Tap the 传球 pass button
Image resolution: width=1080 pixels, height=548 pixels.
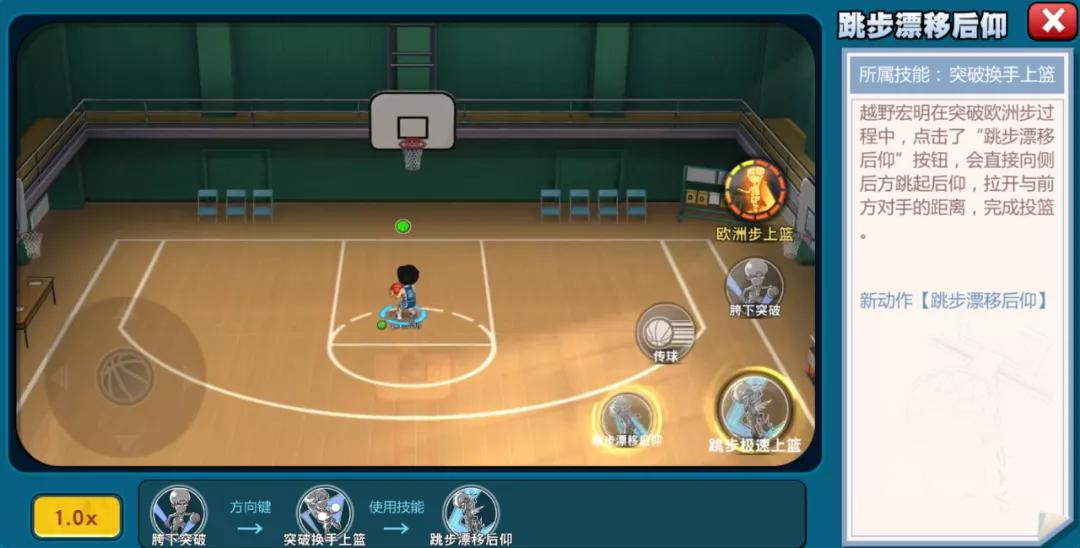pos(666,330)
